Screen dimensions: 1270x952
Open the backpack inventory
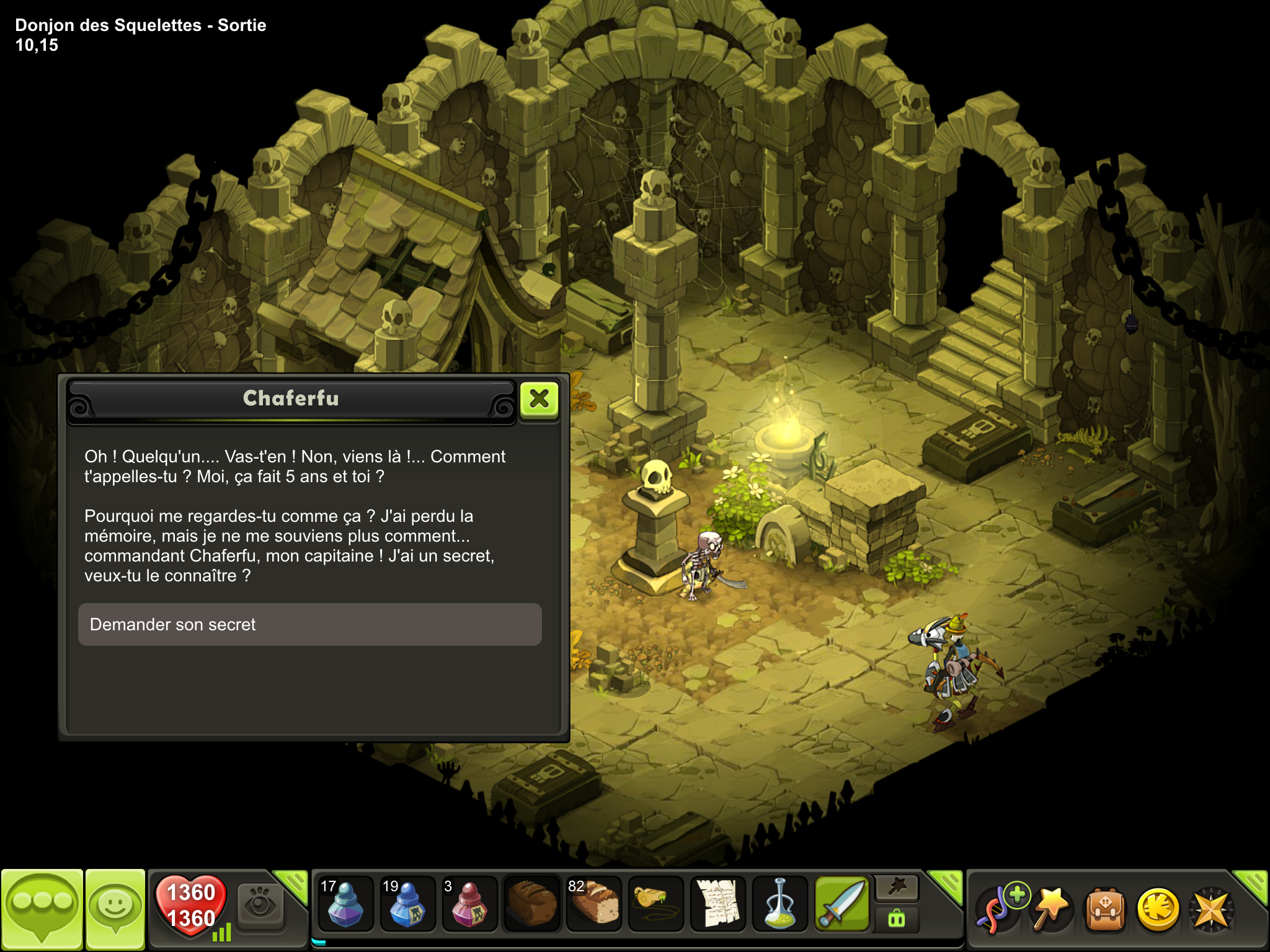tap(1104, 910)
